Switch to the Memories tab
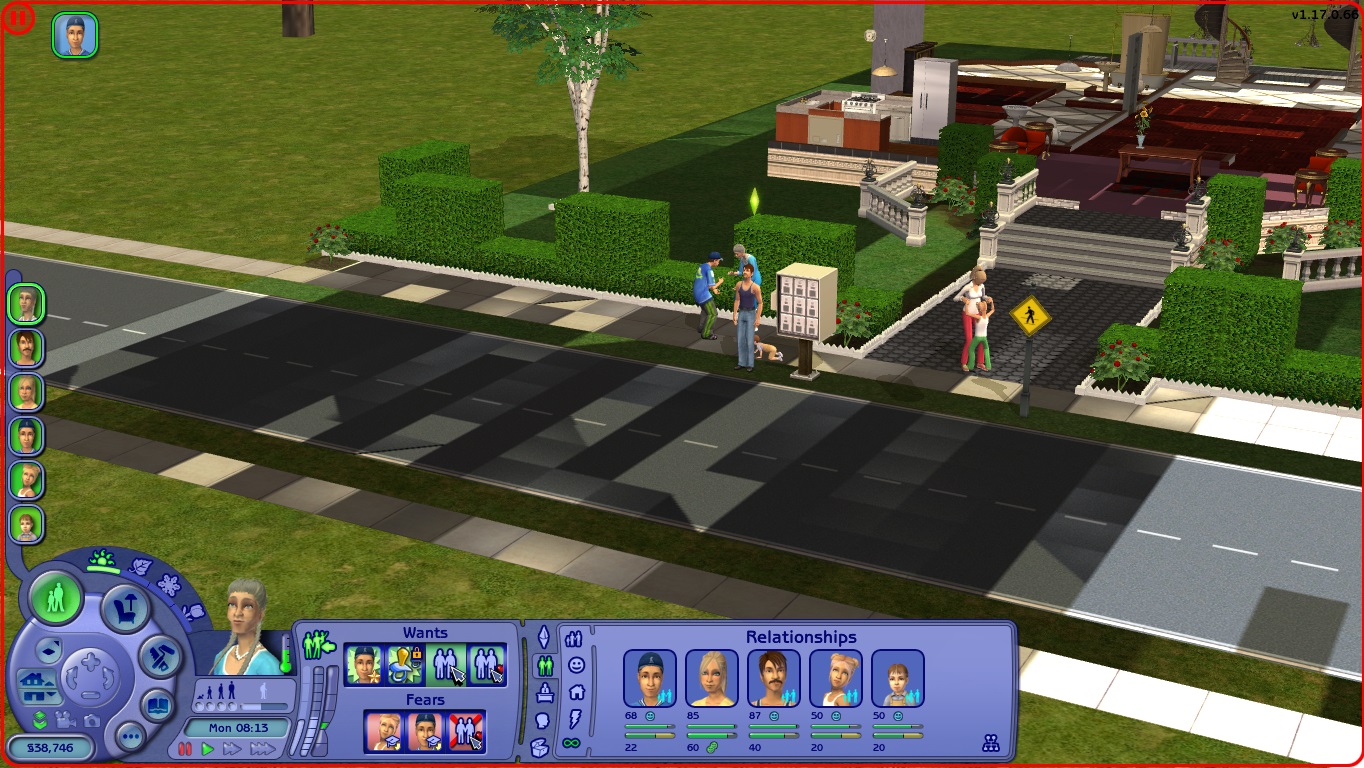The image size is (1364, 768). click(x=541, y=718)
